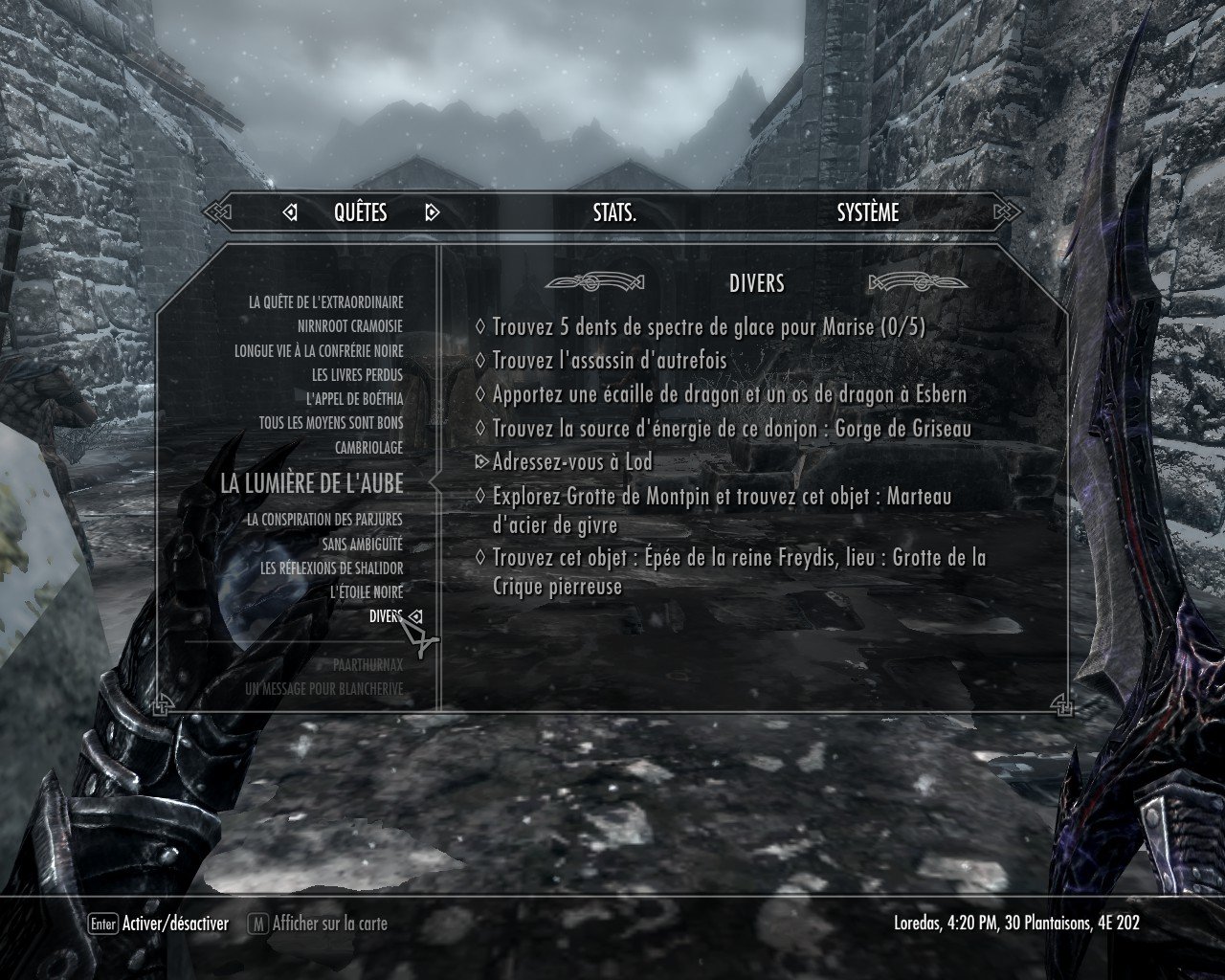Open the L'Étoile Noire quest

[x=367, y=592]
